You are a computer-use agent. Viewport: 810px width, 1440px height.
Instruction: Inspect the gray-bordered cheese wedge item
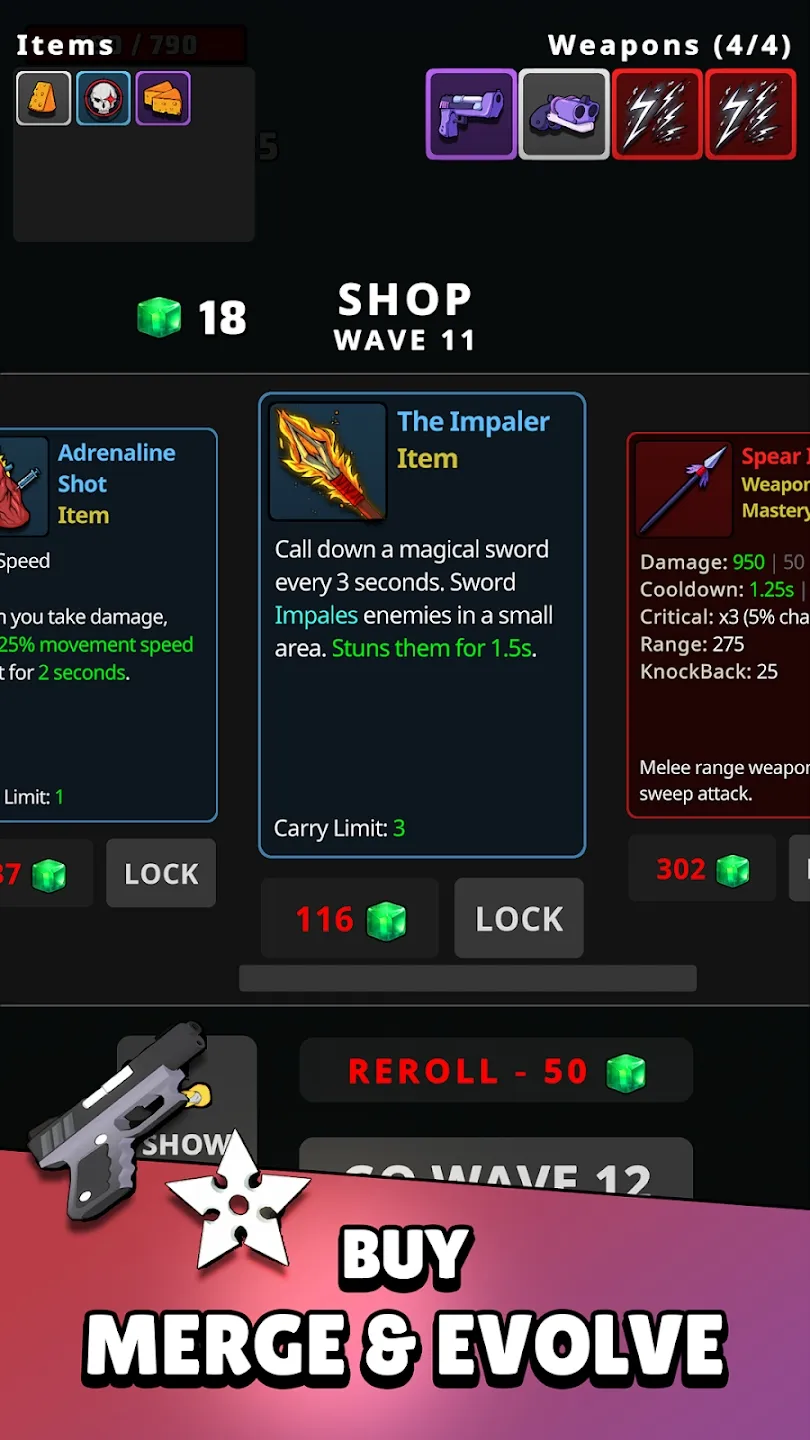click(43, 98)
